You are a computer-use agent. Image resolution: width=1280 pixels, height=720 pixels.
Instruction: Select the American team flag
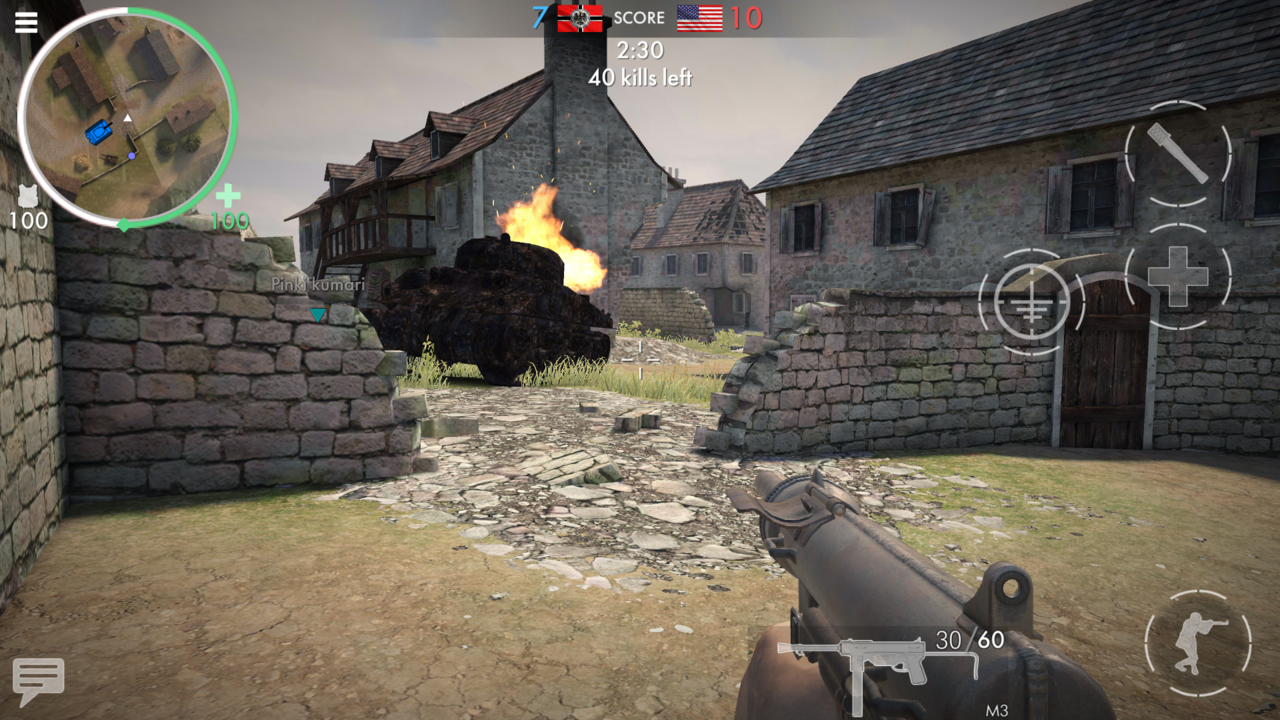700,17
